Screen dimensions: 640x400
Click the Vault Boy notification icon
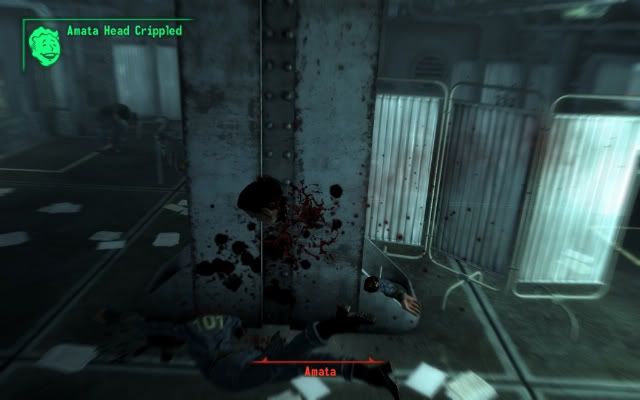point(43,42)
